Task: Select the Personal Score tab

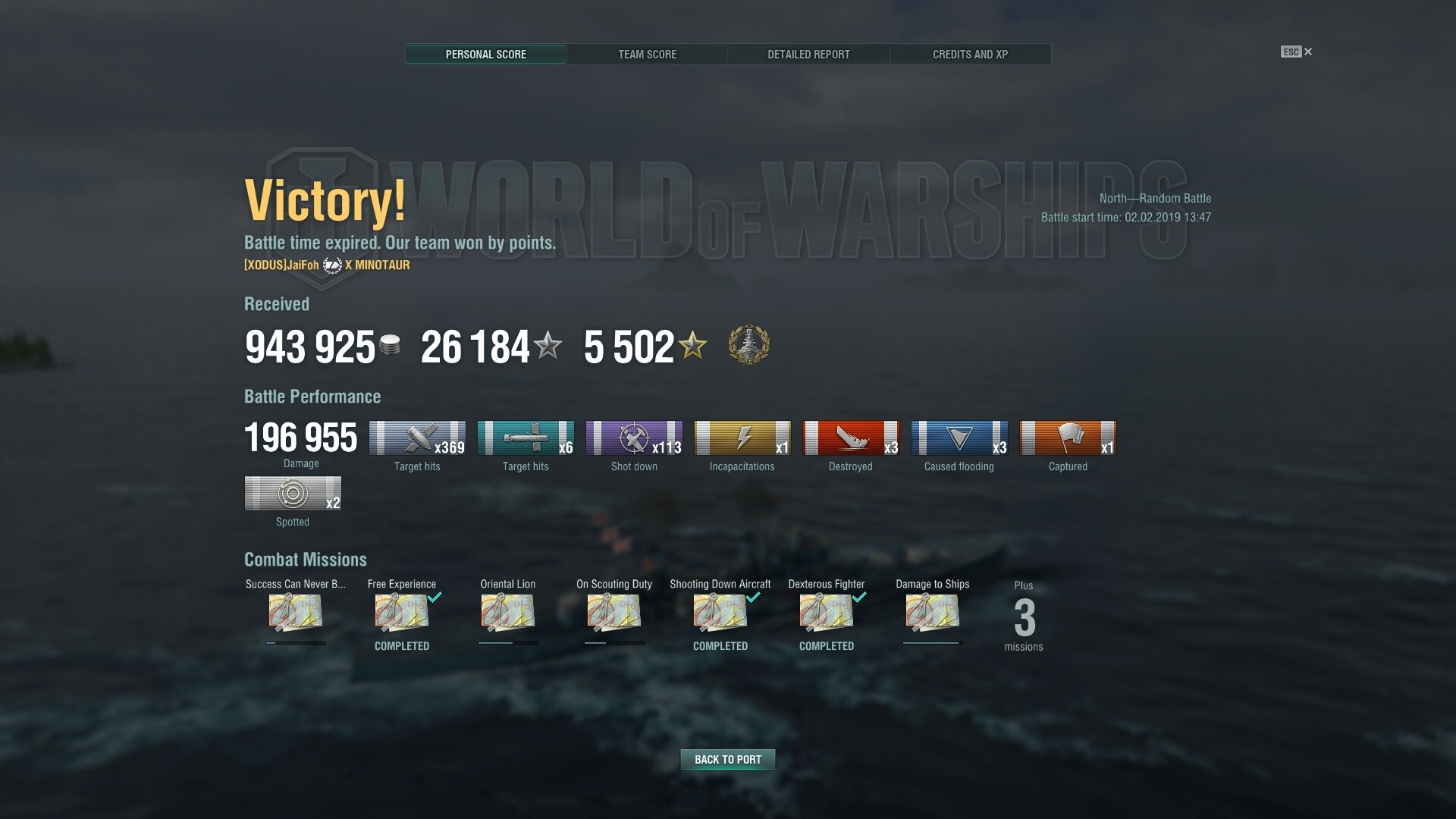Action: pos(485,55)
